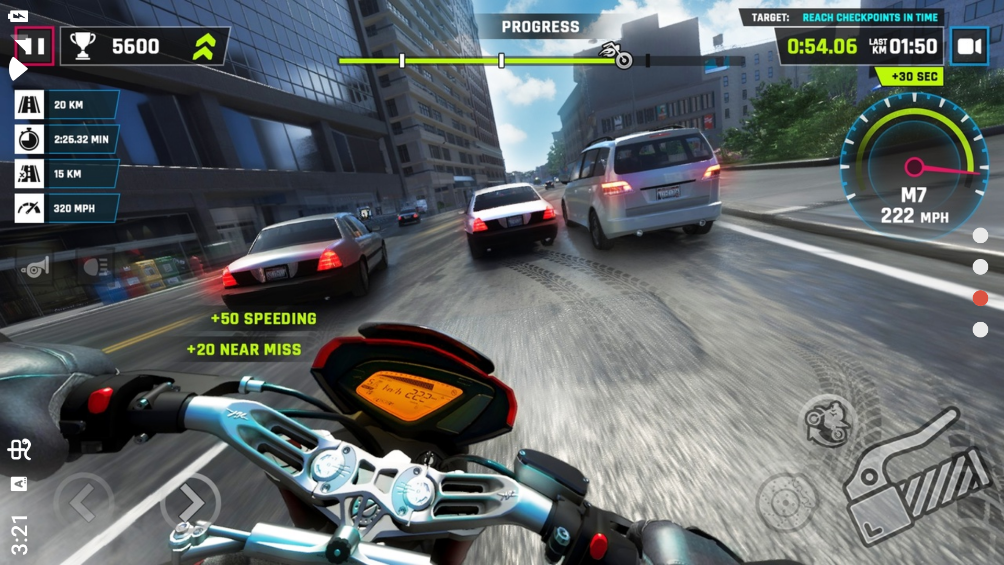Apply the disc brake
This screenshot has width=1004, height=565.
[784, 500]
